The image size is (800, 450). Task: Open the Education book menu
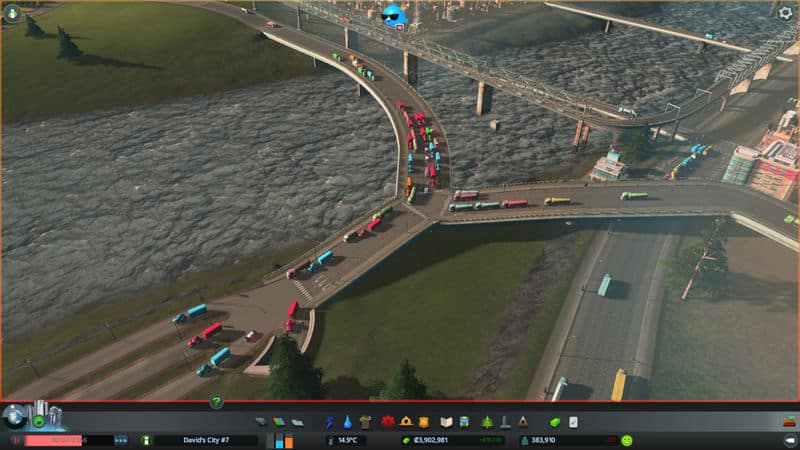tap(447, 422)
